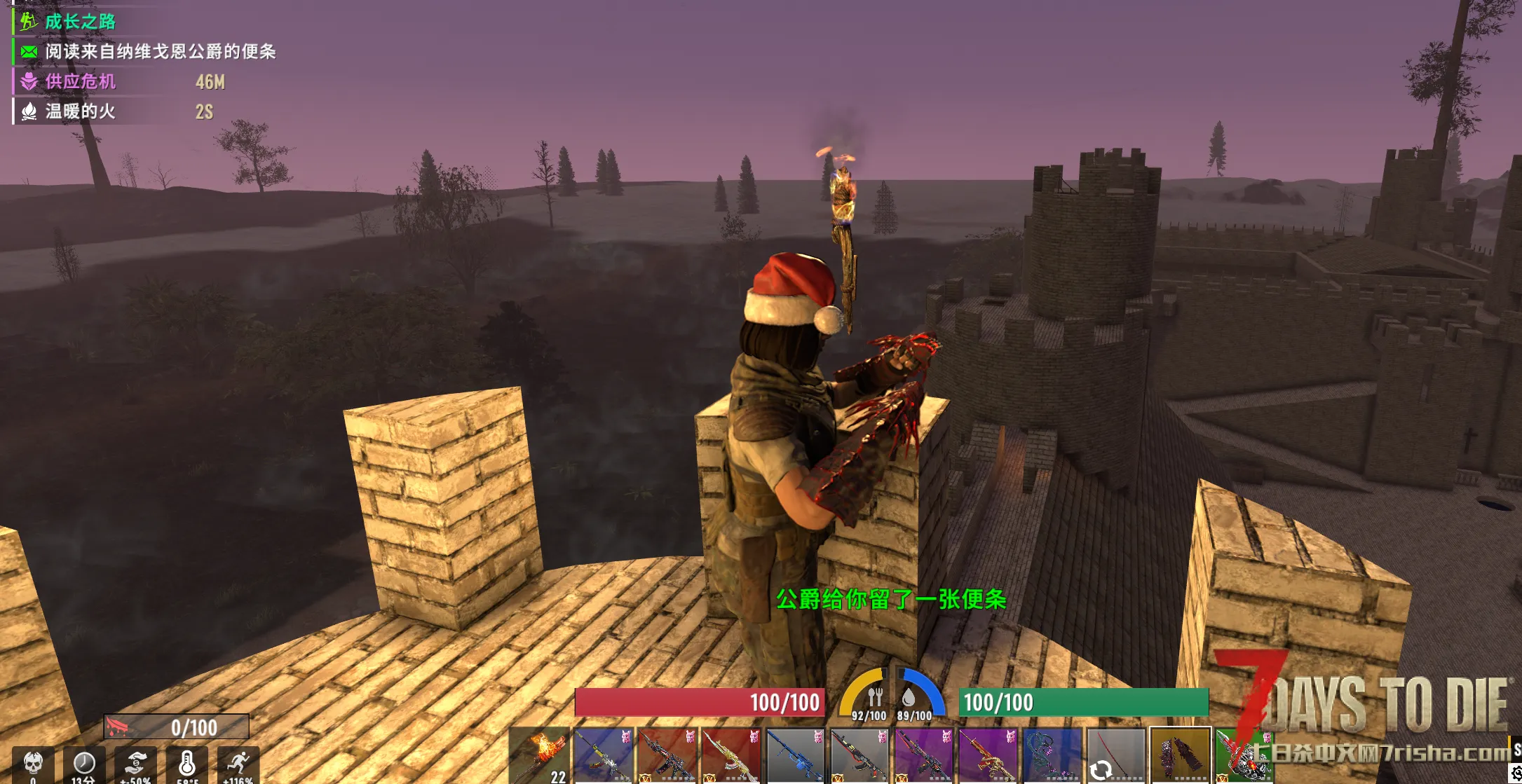Select the 供应危机 tracker entry
Screen dimensions: 1522x784
81,82
